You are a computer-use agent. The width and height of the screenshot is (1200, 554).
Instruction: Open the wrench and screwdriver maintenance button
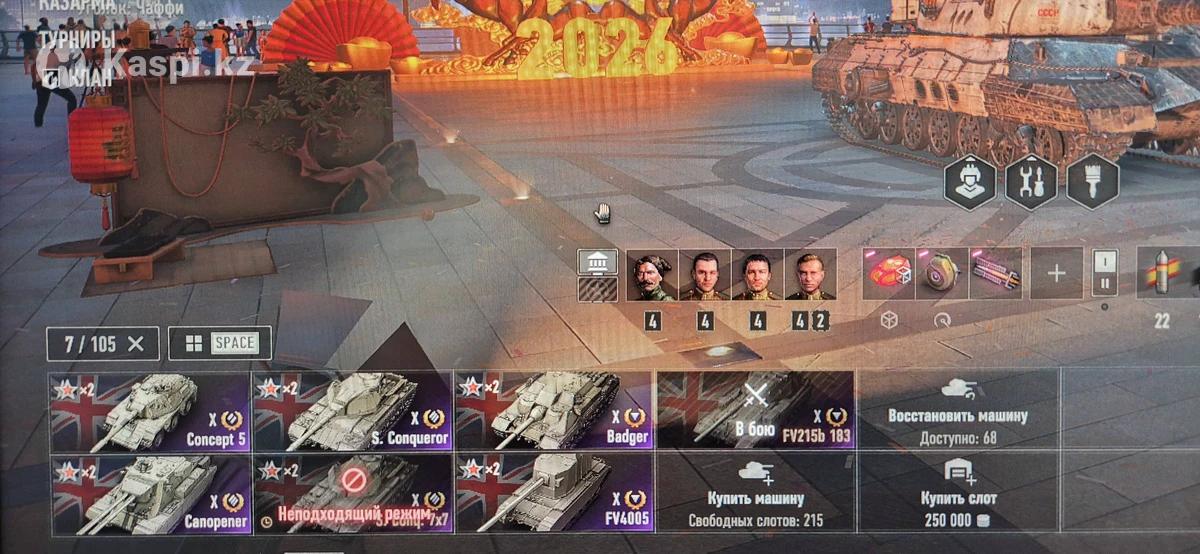[x=1031, y=182]
